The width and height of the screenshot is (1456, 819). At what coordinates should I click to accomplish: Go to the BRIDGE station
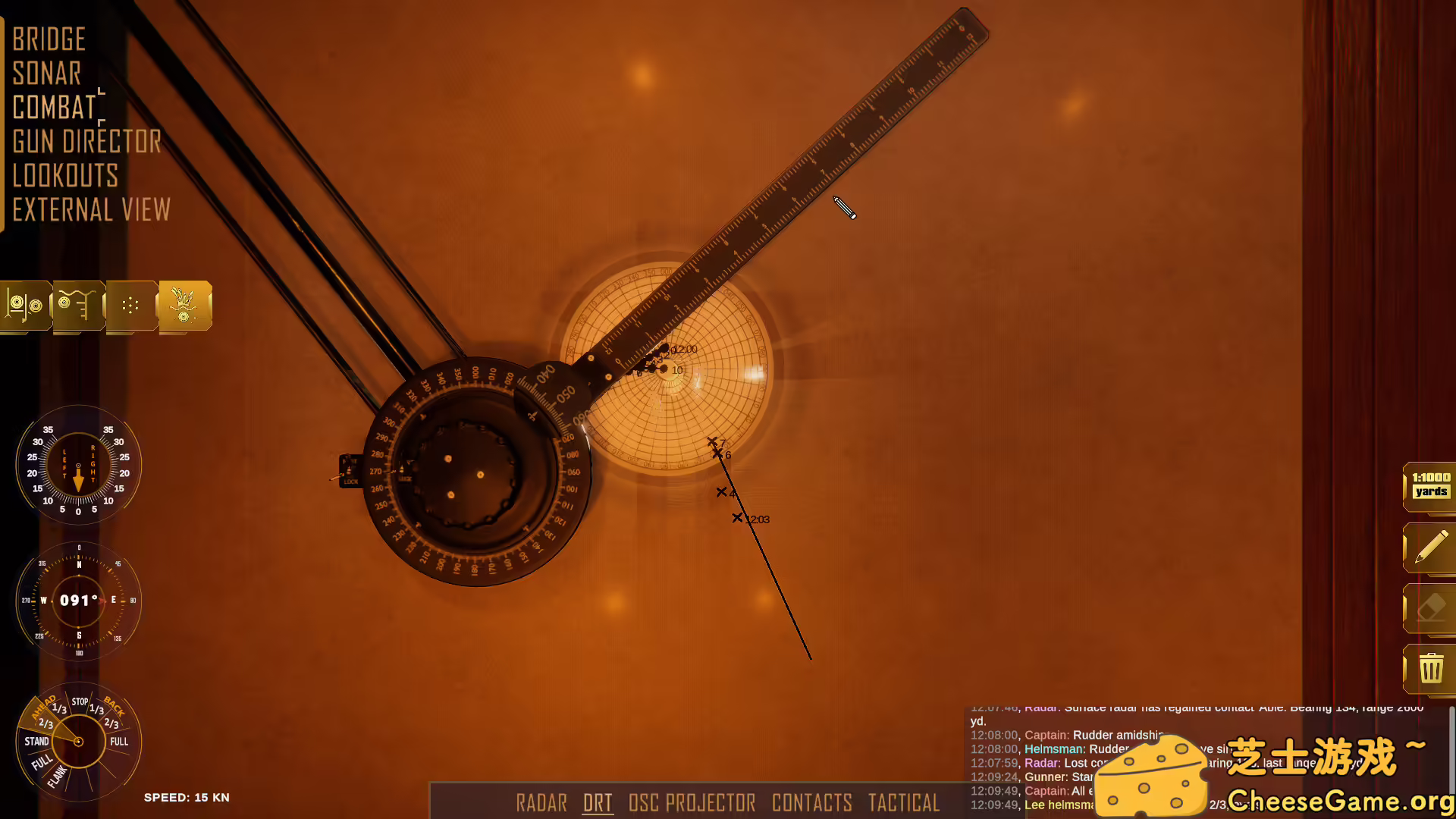click(48, 39)
